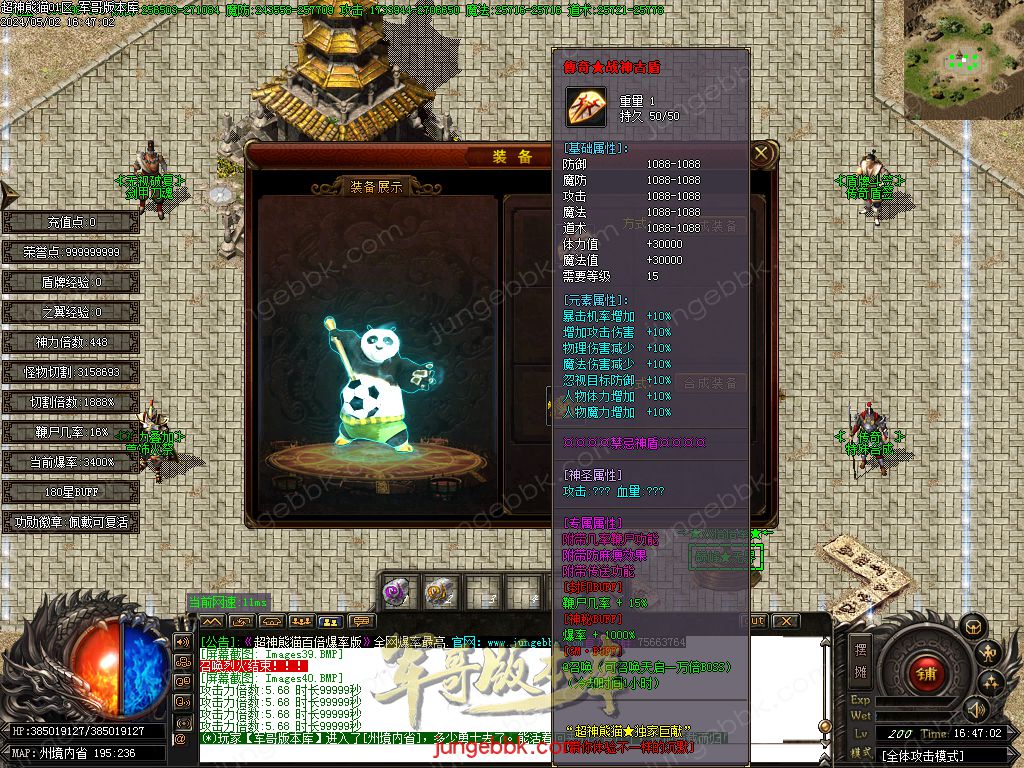Open the skills sparkle icon
The width and height of the screenshot is (1024, 768).
[x=991, y=684]
